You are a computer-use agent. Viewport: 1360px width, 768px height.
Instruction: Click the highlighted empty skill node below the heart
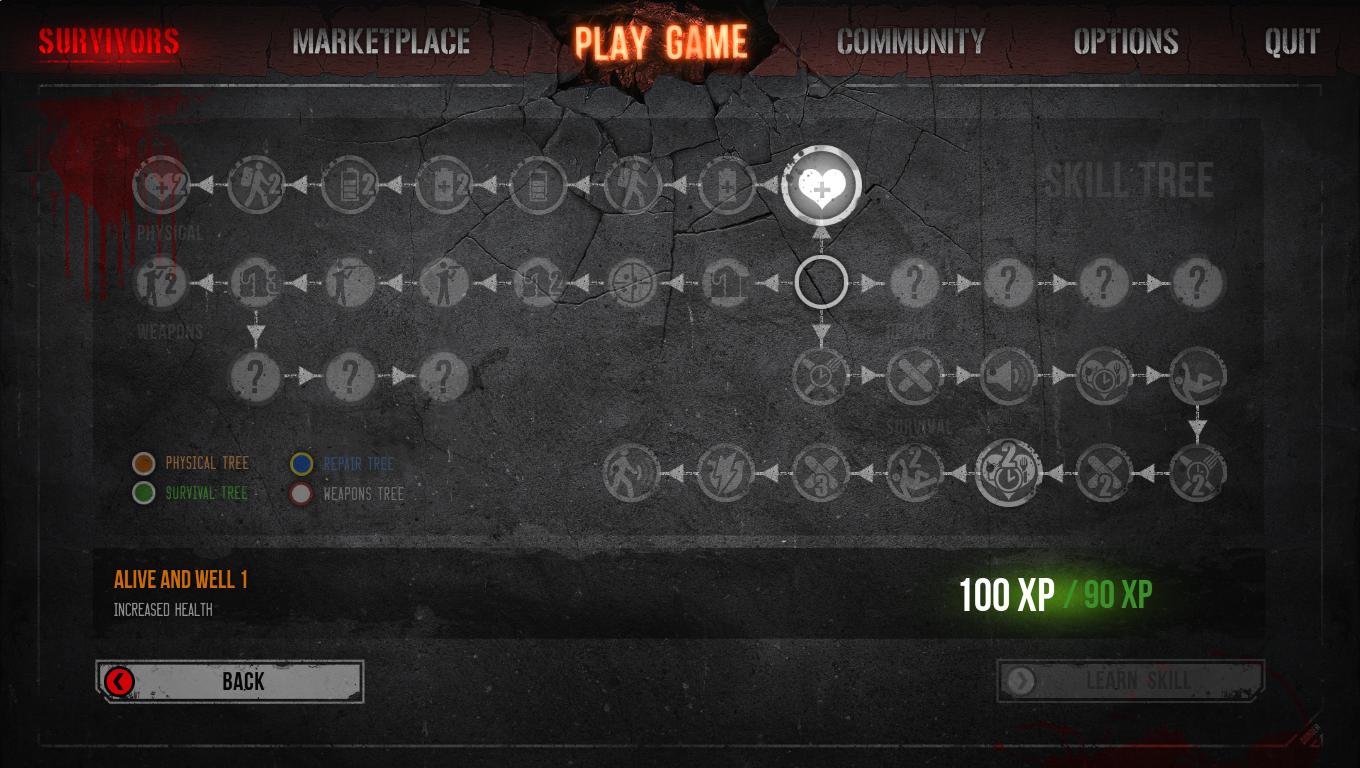coord(820,281)
